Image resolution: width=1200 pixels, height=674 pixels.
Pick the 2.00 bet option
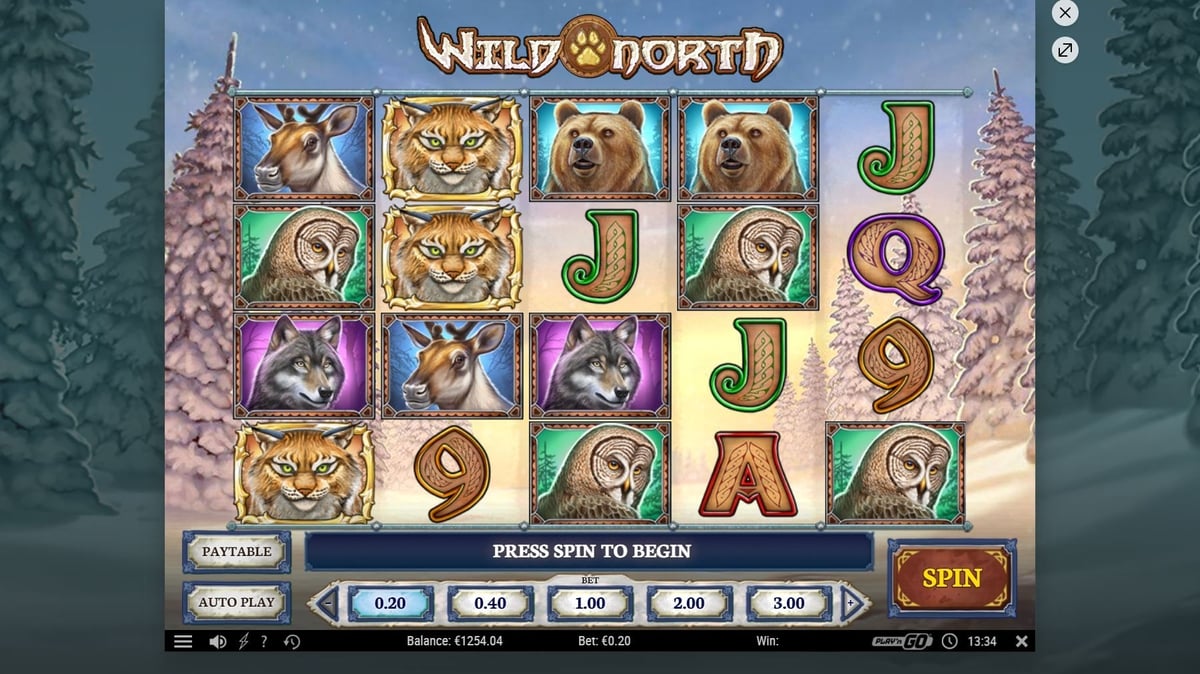pos(689,603)
